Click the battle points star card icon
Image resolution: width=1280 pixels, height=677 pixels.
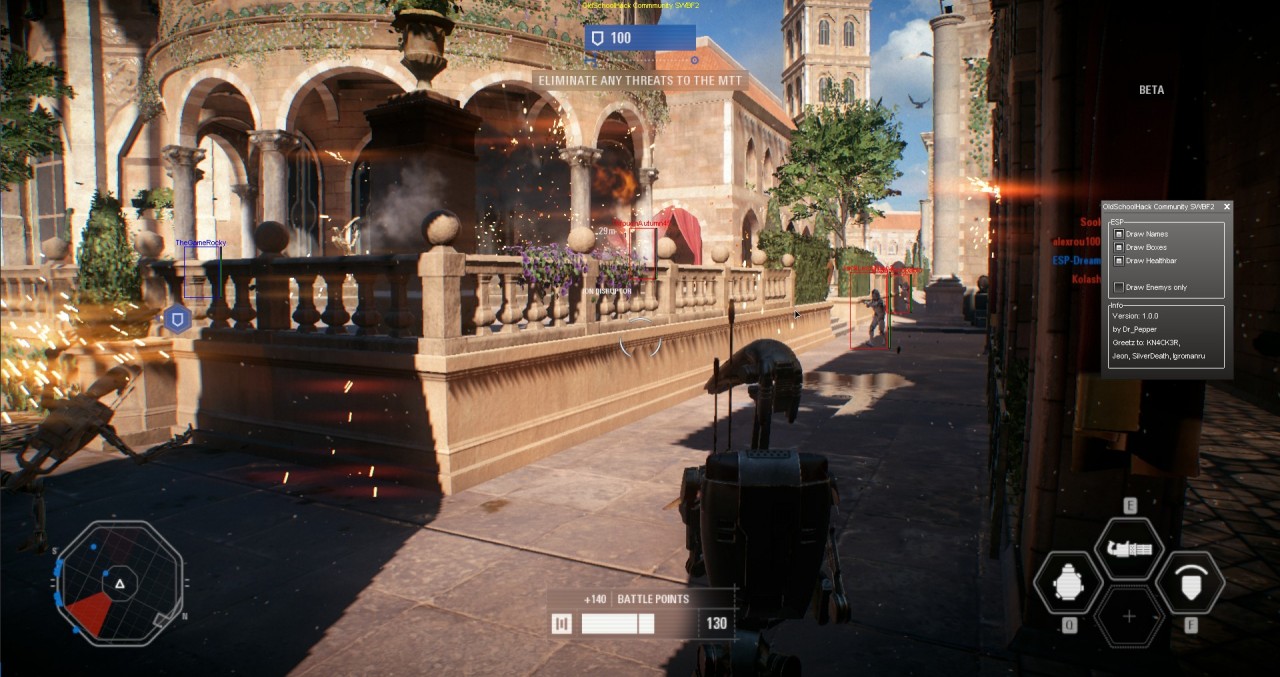[x=562, y=624]
